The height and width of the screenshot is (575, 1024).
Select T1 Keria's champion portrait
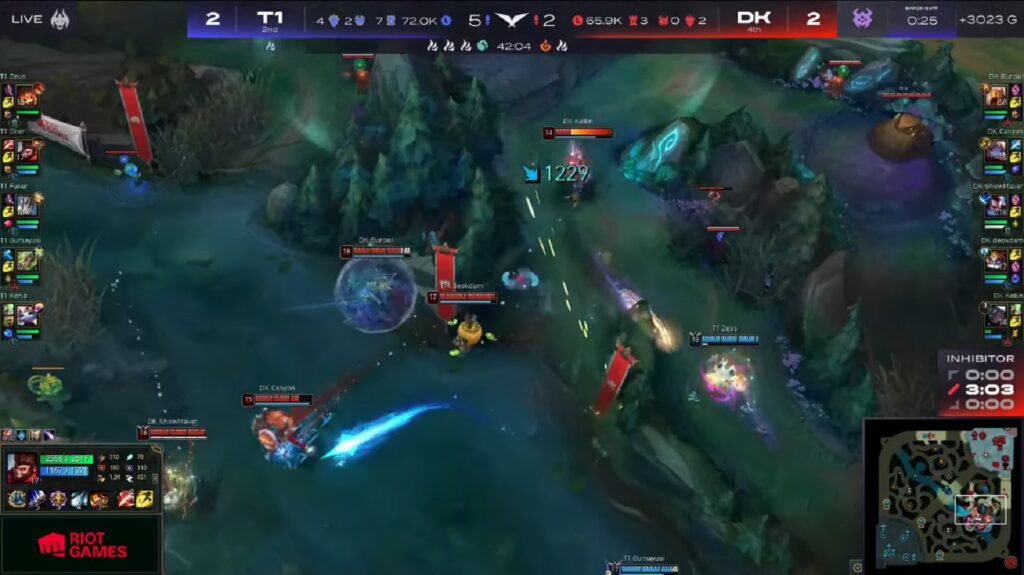pyautogui.click(x=27, y=315)
